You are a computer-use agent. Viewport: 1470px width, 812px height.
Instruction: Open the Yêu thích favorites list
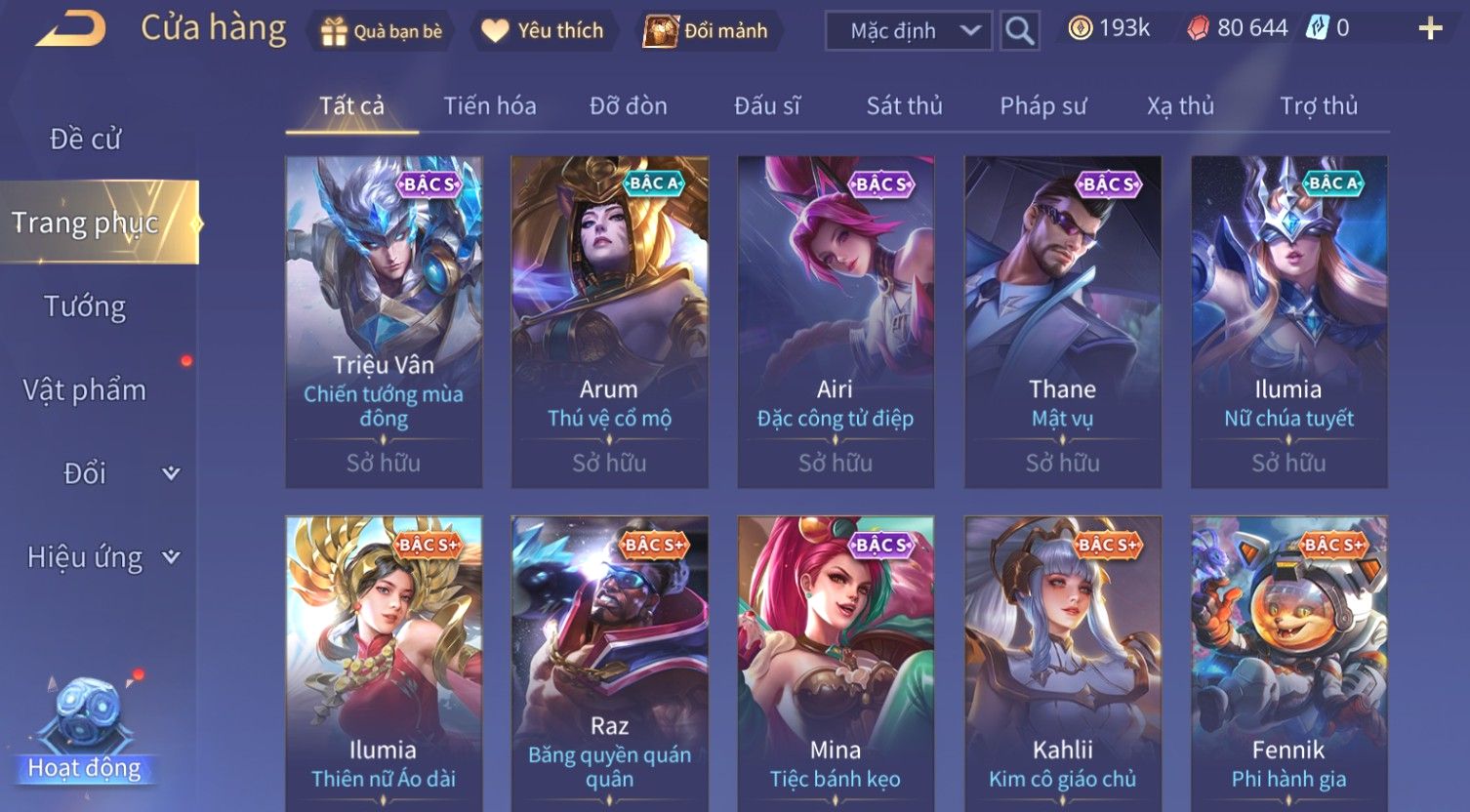click(x=543, y=31)
